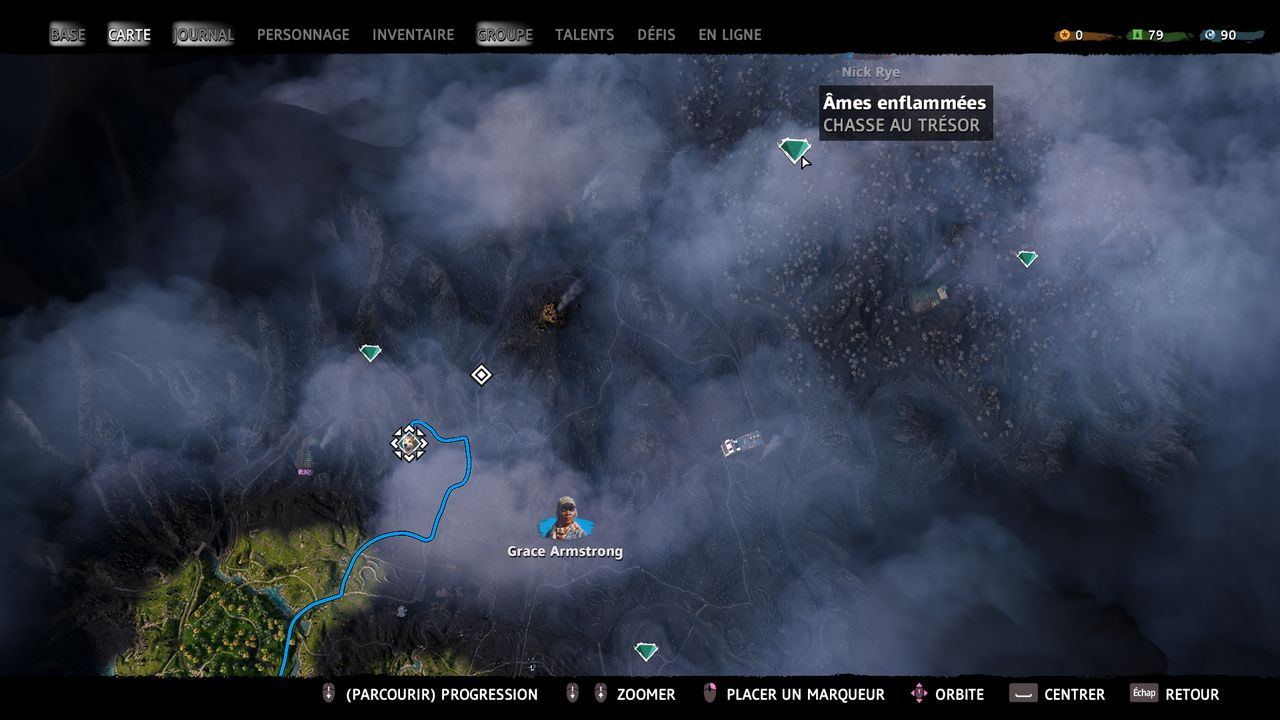Open the CARTE map tab
Viewport: 1280px width, 720px height.
pyautogui.click(x=129, y=35)
